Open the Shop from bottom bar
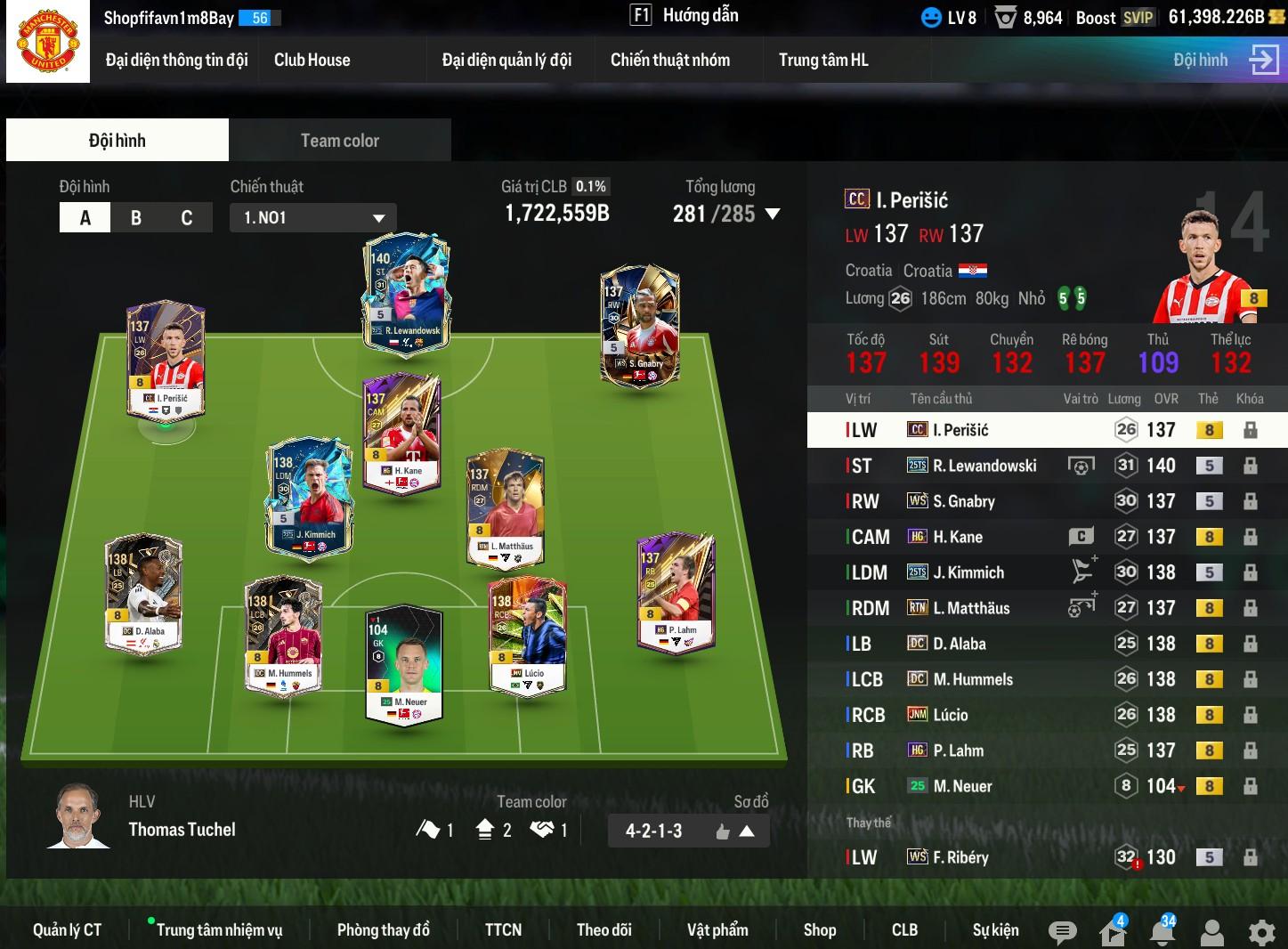 [x=819, y=930]
